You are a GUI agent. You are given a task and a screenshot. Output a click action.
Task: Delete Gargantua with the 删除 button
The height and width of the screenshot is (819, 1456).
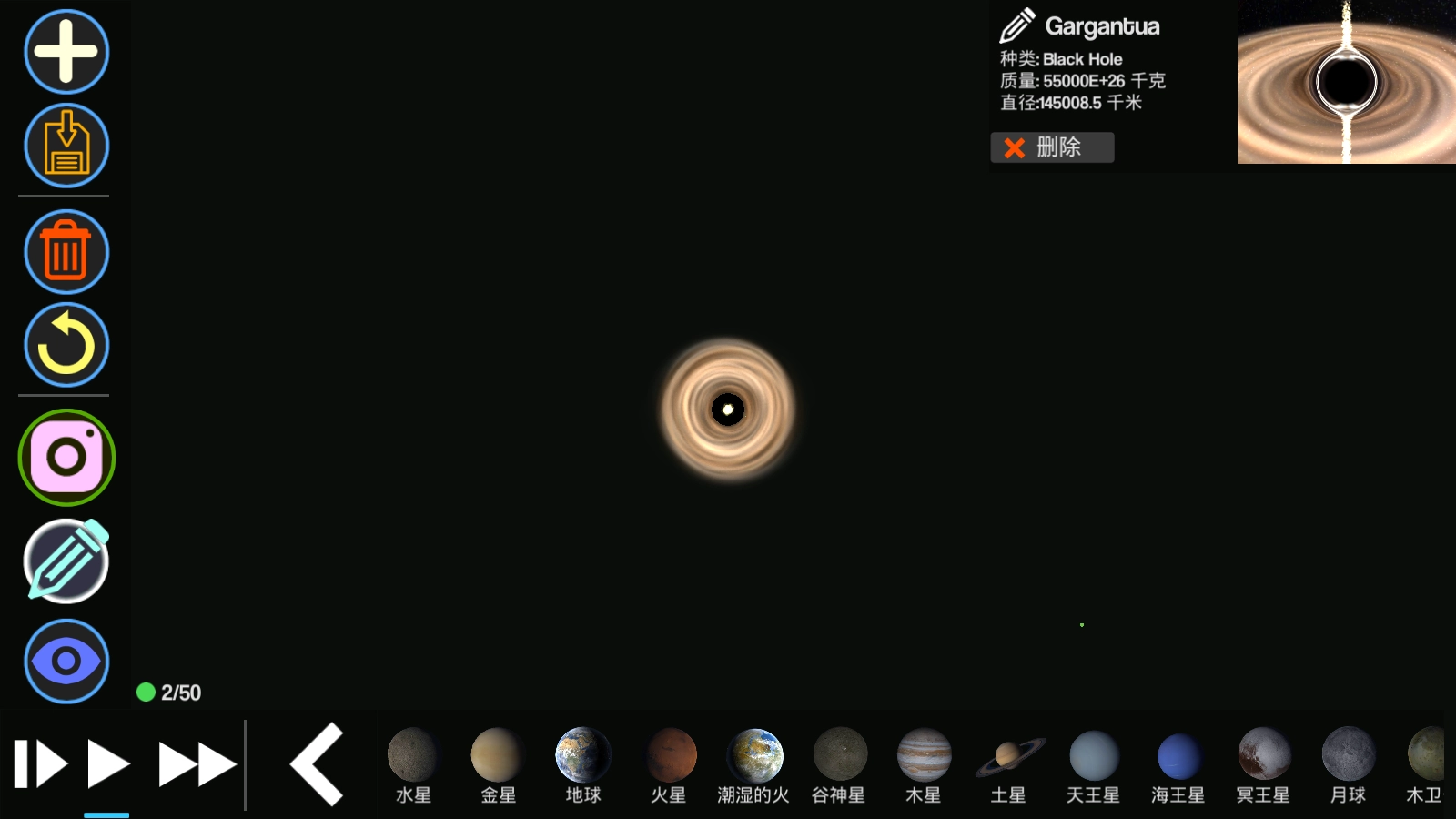[1052, 147]
